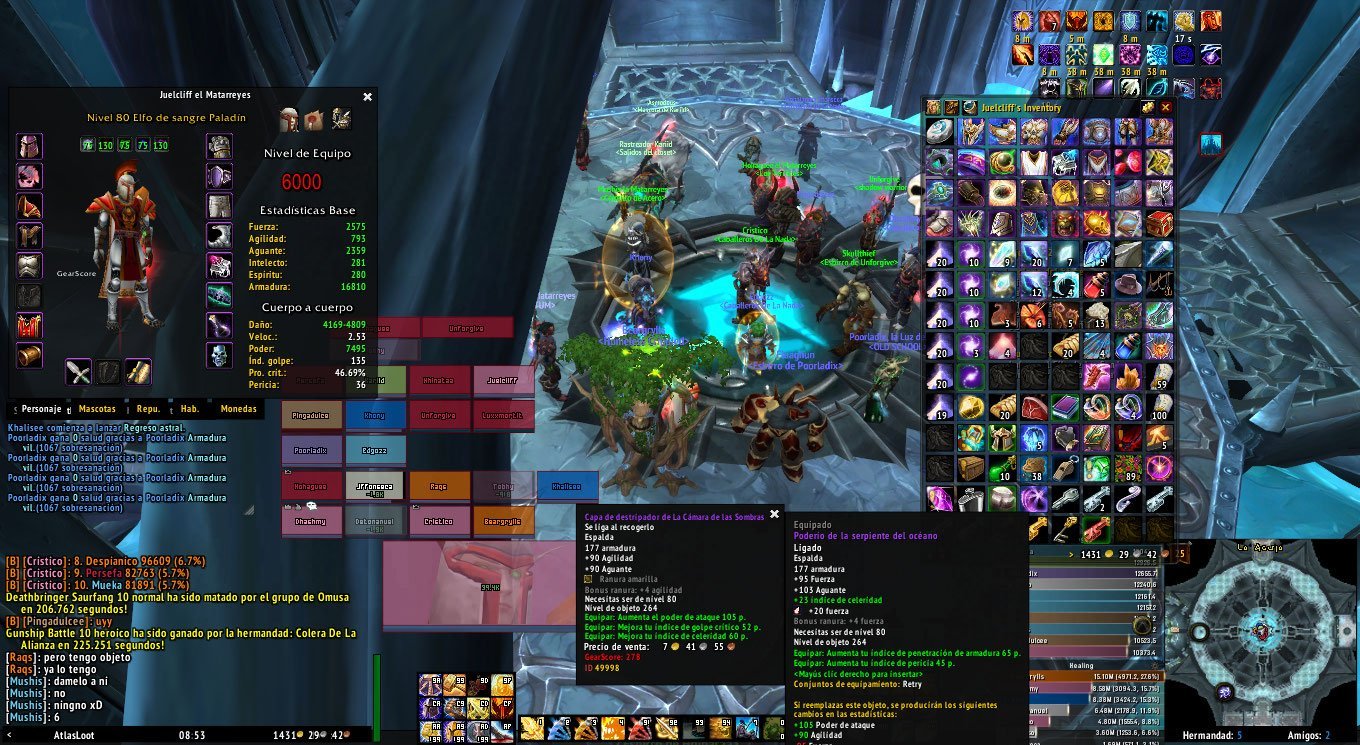Screen dimensions: 1360x745
Task: Close the Juelcliff character sheet window
Action: pos(367,97)
